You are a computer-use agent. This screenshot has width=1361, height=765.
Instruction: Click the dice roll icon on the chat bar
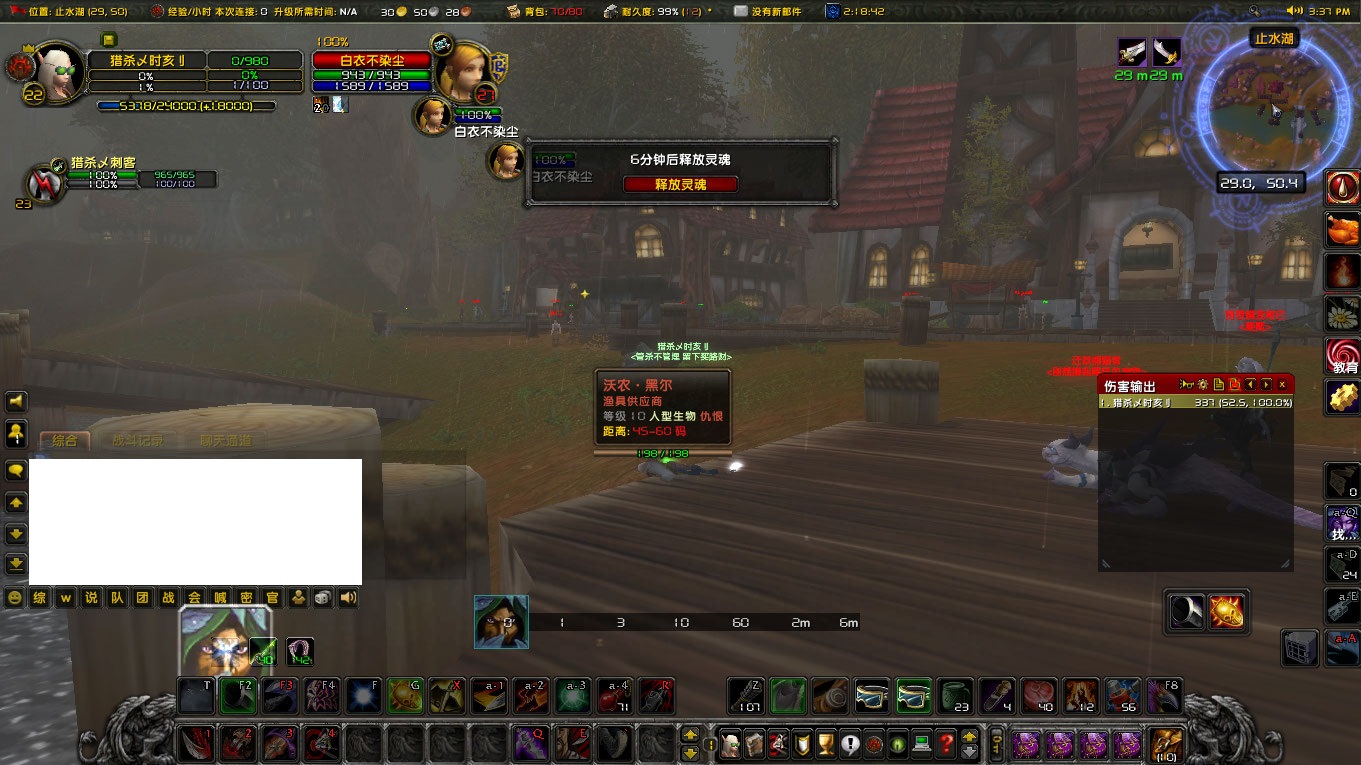tap(322, 597)
